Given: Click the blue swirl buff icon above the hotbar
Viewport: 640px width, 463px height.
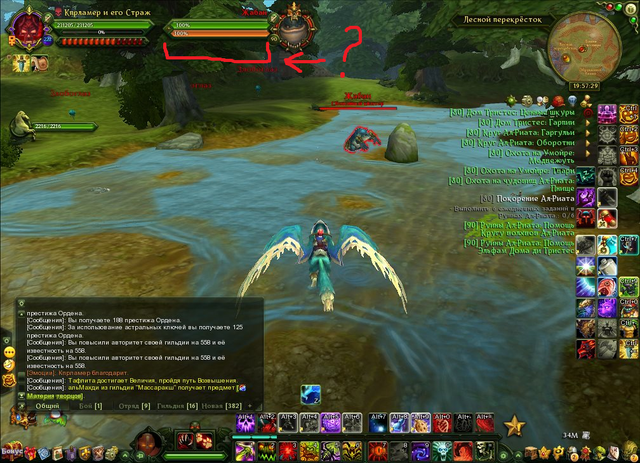Looking at the screenshot, I should coord(311,395).
